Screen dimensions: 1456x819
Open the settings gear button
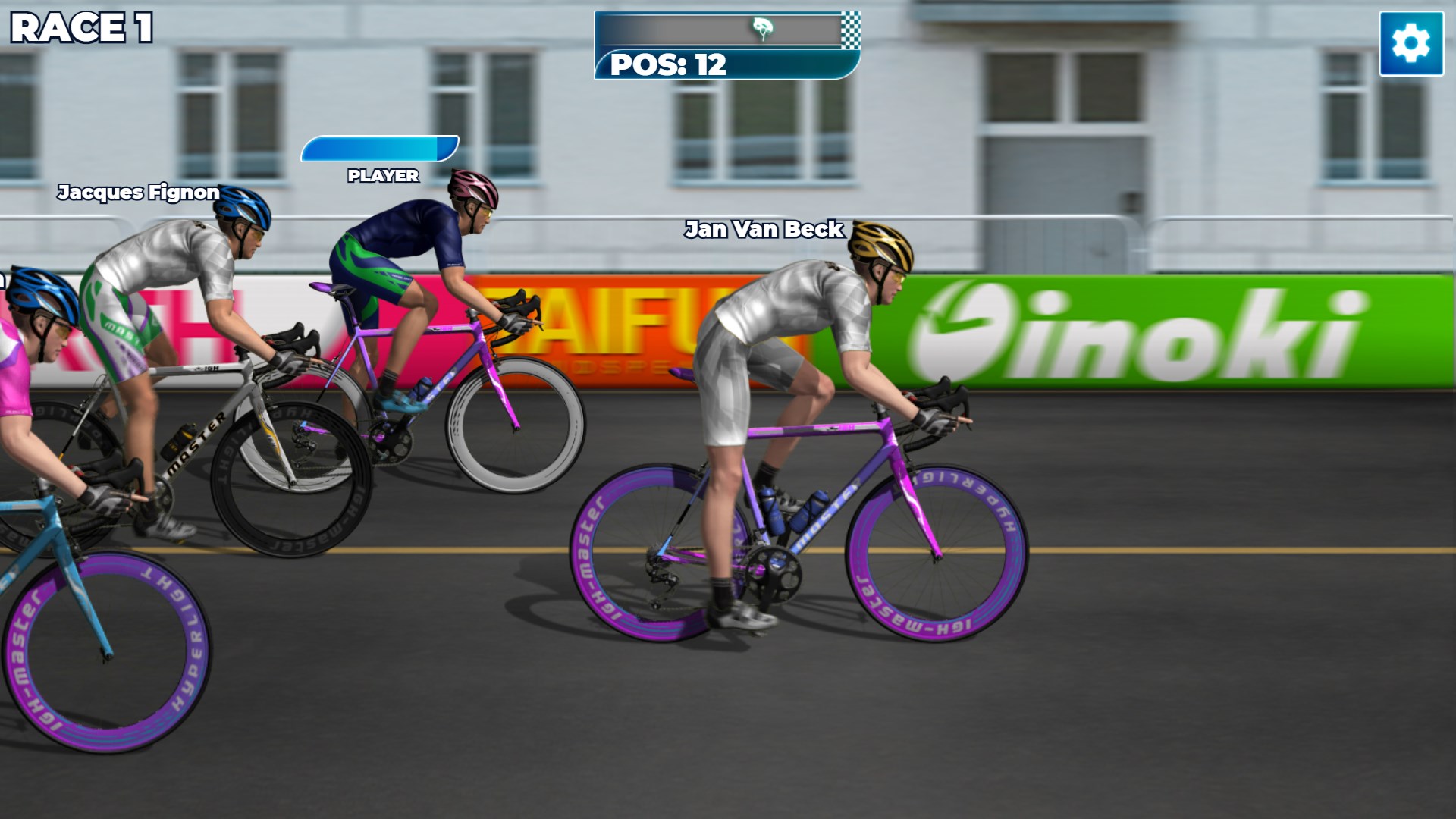(x=1410, y=43)
